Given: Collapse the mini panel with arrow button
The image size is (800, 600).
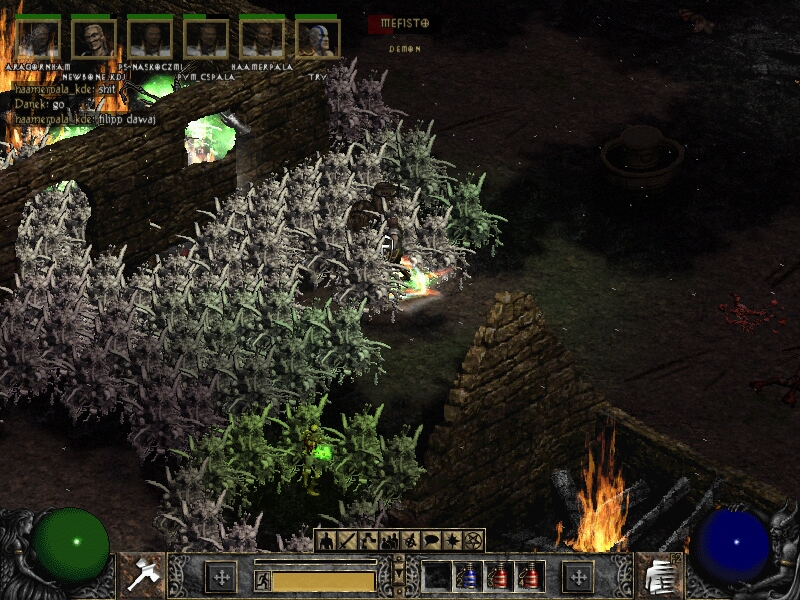Looking at the screenshot, I should click(x=400, y=575).
